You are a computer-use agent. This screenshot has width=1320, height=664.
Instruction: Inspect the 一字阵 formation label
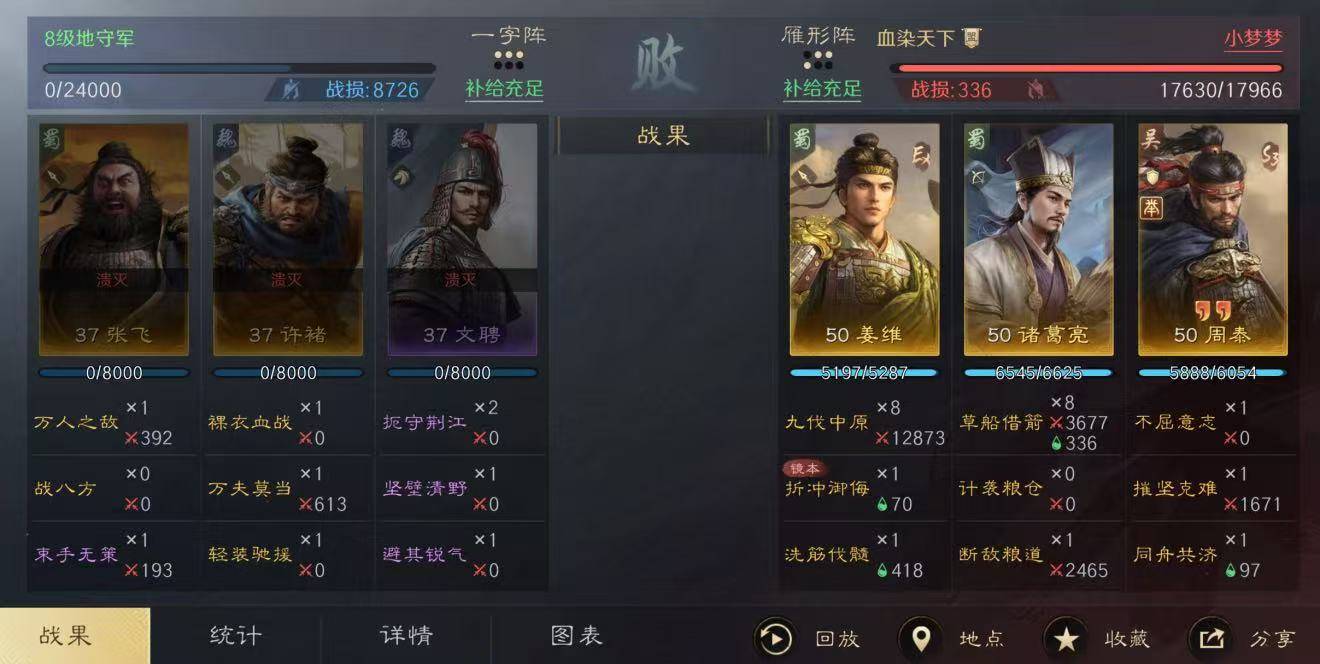pos(508,35)
